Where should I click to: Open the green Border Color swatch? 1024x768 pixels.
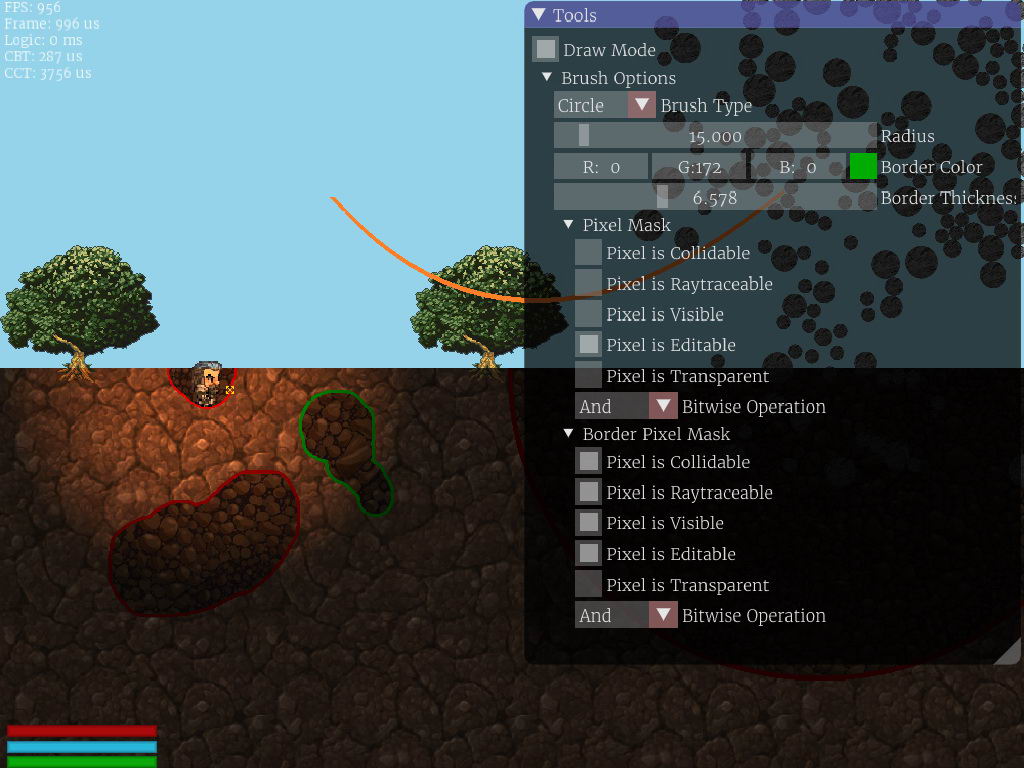coord(863,167)
